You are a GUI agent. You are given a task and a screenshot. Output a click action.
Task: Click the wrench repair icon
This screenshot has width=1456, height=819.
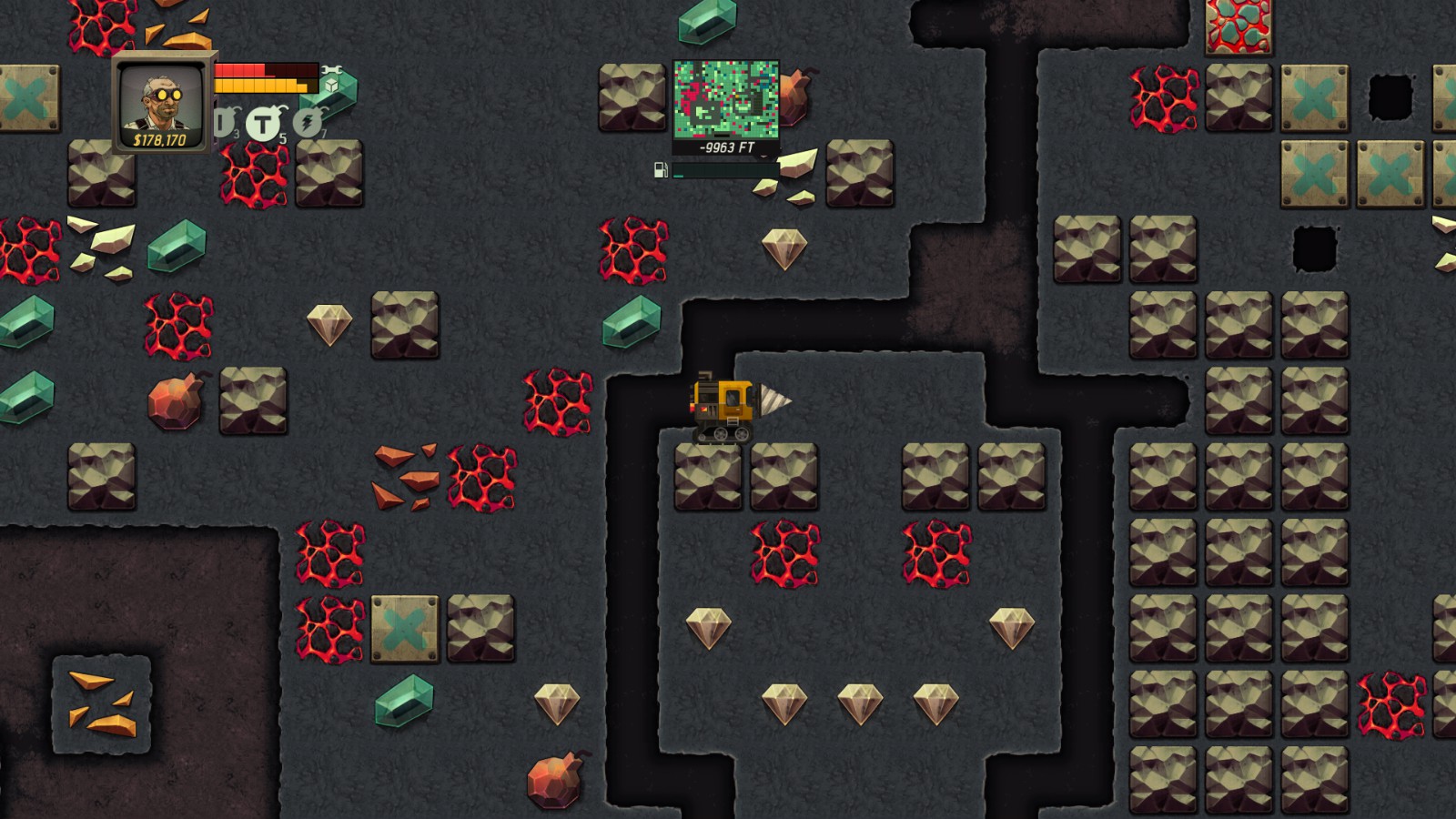click(x=331, y=69)
